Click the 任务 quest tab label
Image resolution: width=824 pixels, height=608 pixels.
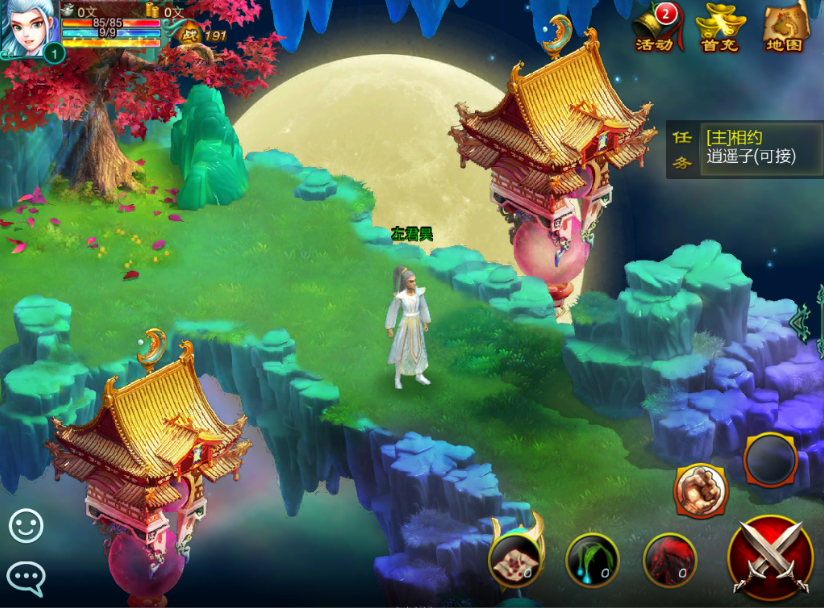(x=681, y=149)
